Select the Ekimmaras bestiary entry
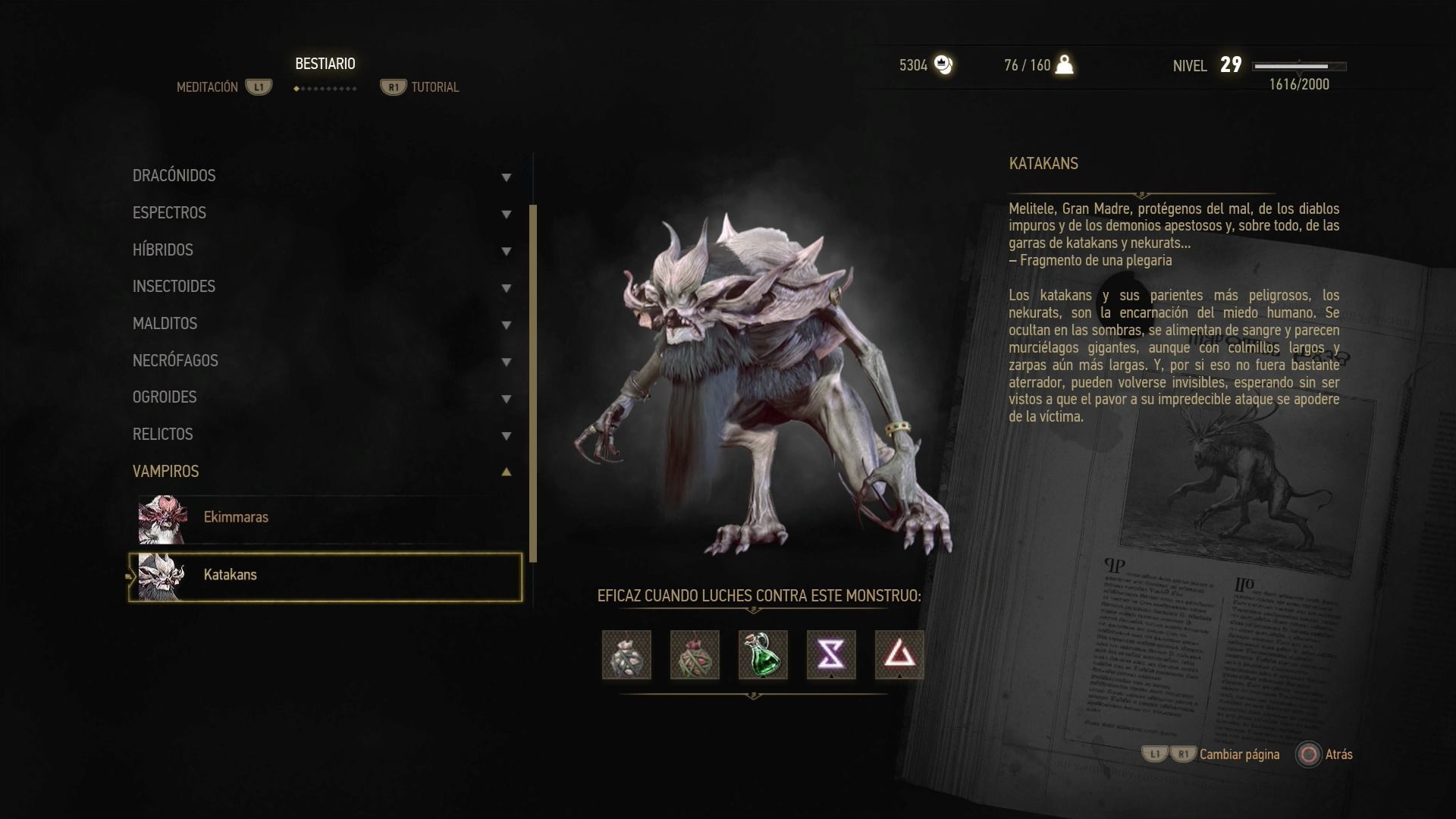 (326, 519)
